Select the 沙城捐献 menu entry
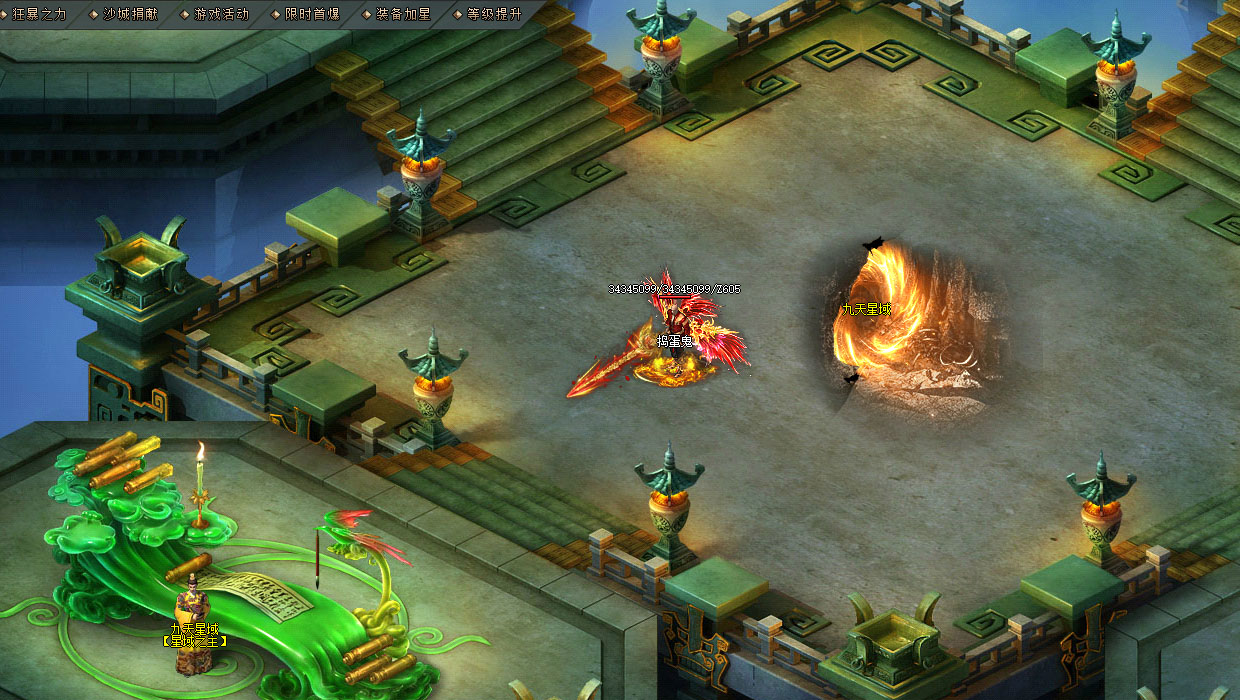Screen dimensions: 1240x700 pos(130,14)
